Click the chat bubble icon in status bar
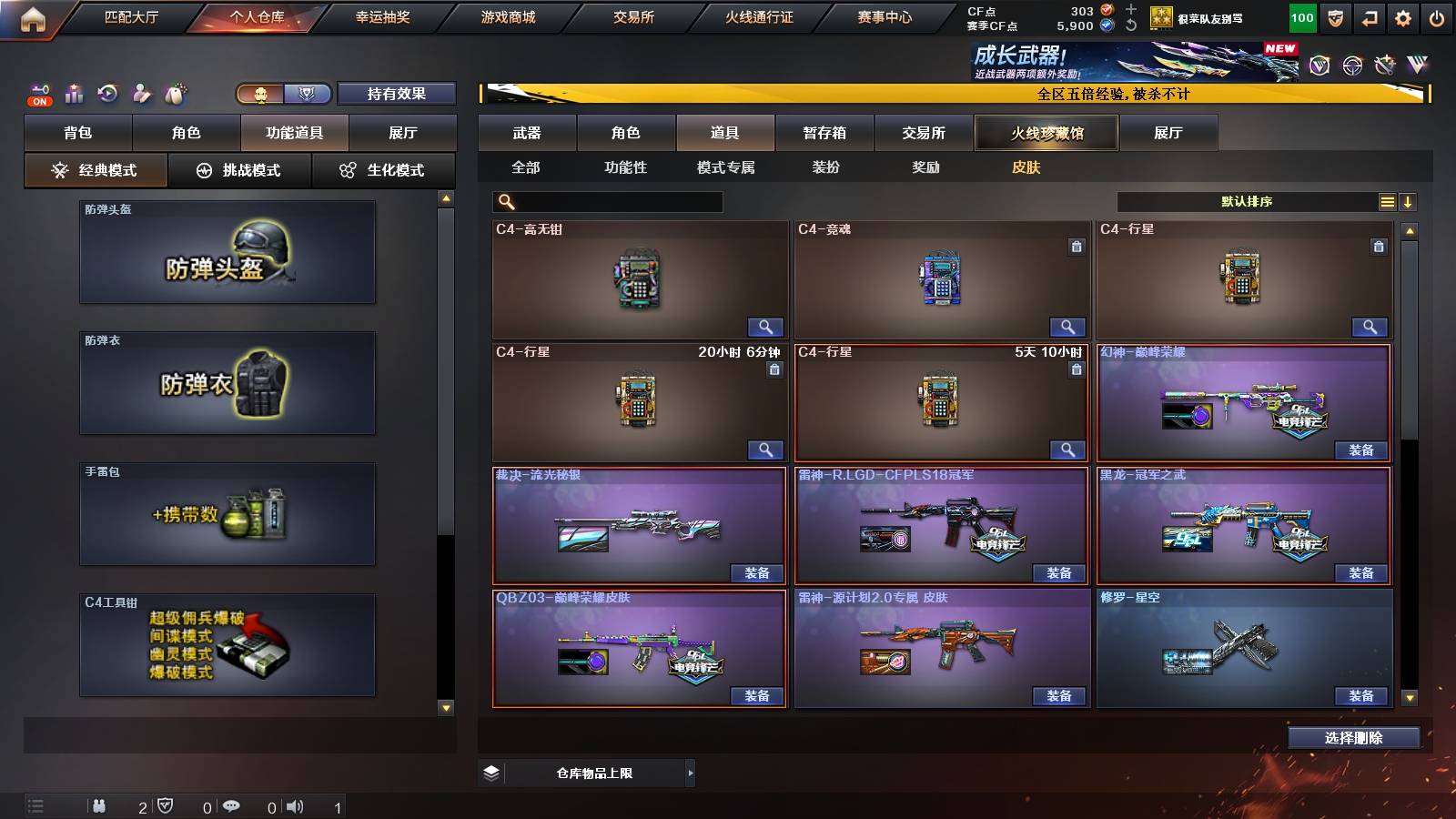The height and width of the screenshot is (819, 1456). click(232, 806)
